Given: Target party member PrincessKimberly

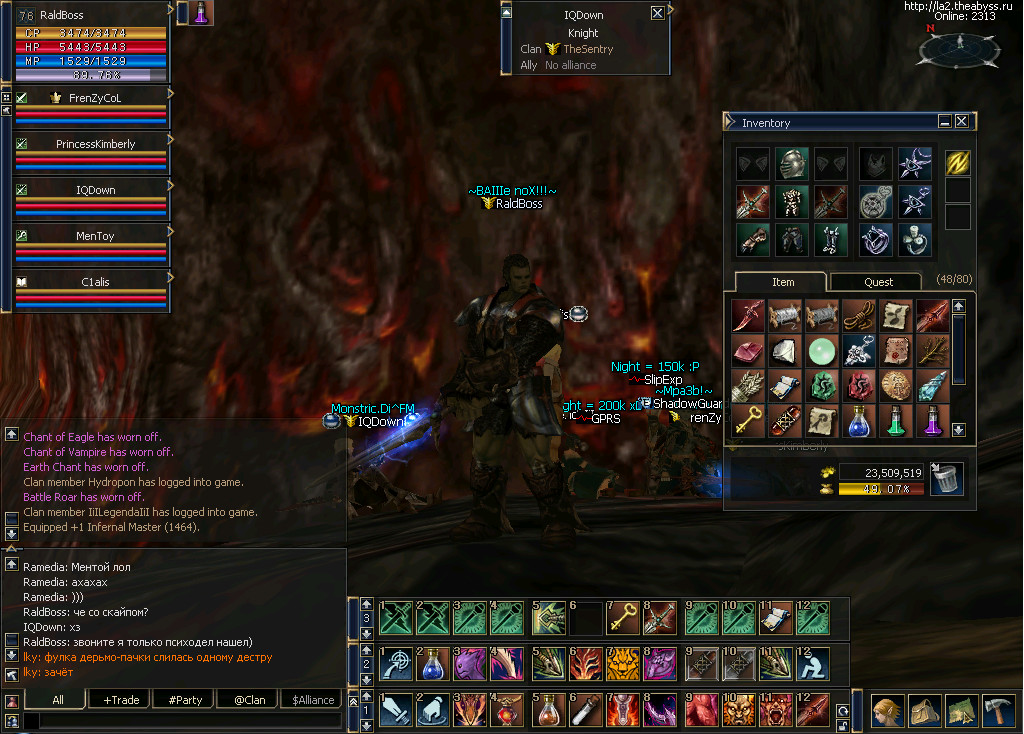Looking at the screenshot, I should click(94, 144).
